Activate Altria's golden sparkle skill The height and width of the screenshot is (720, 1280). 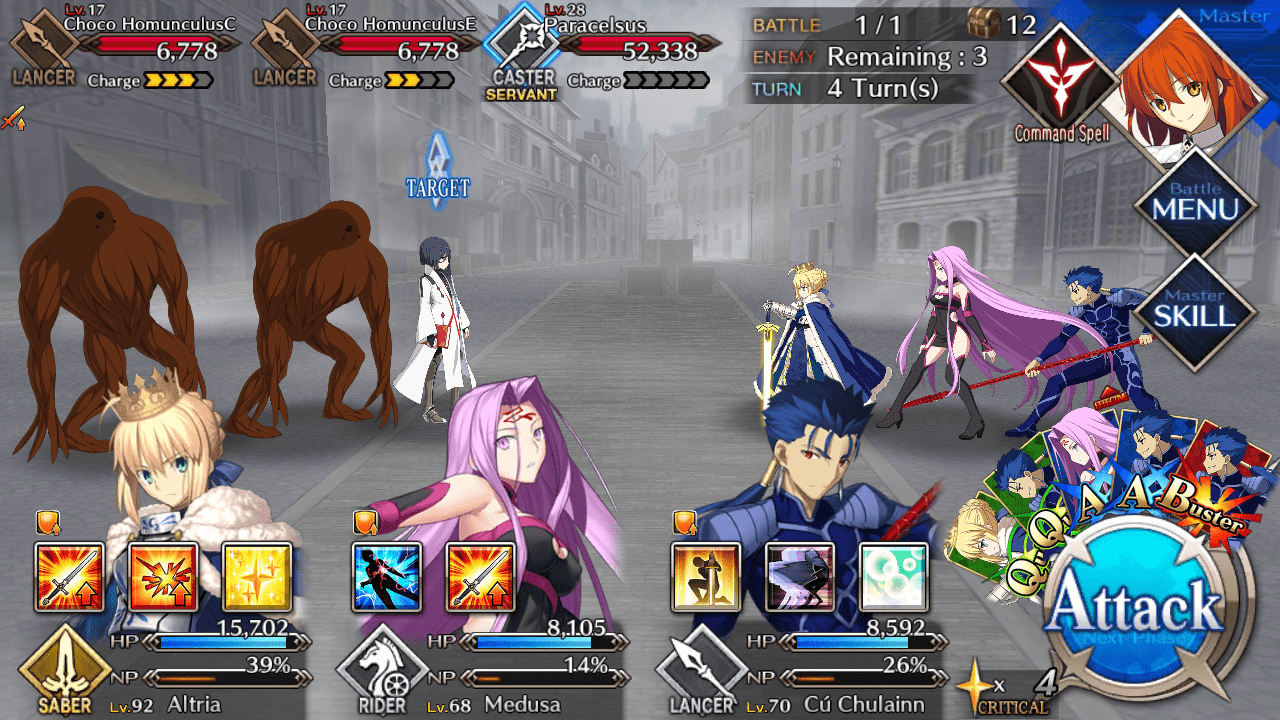point(256,577)
